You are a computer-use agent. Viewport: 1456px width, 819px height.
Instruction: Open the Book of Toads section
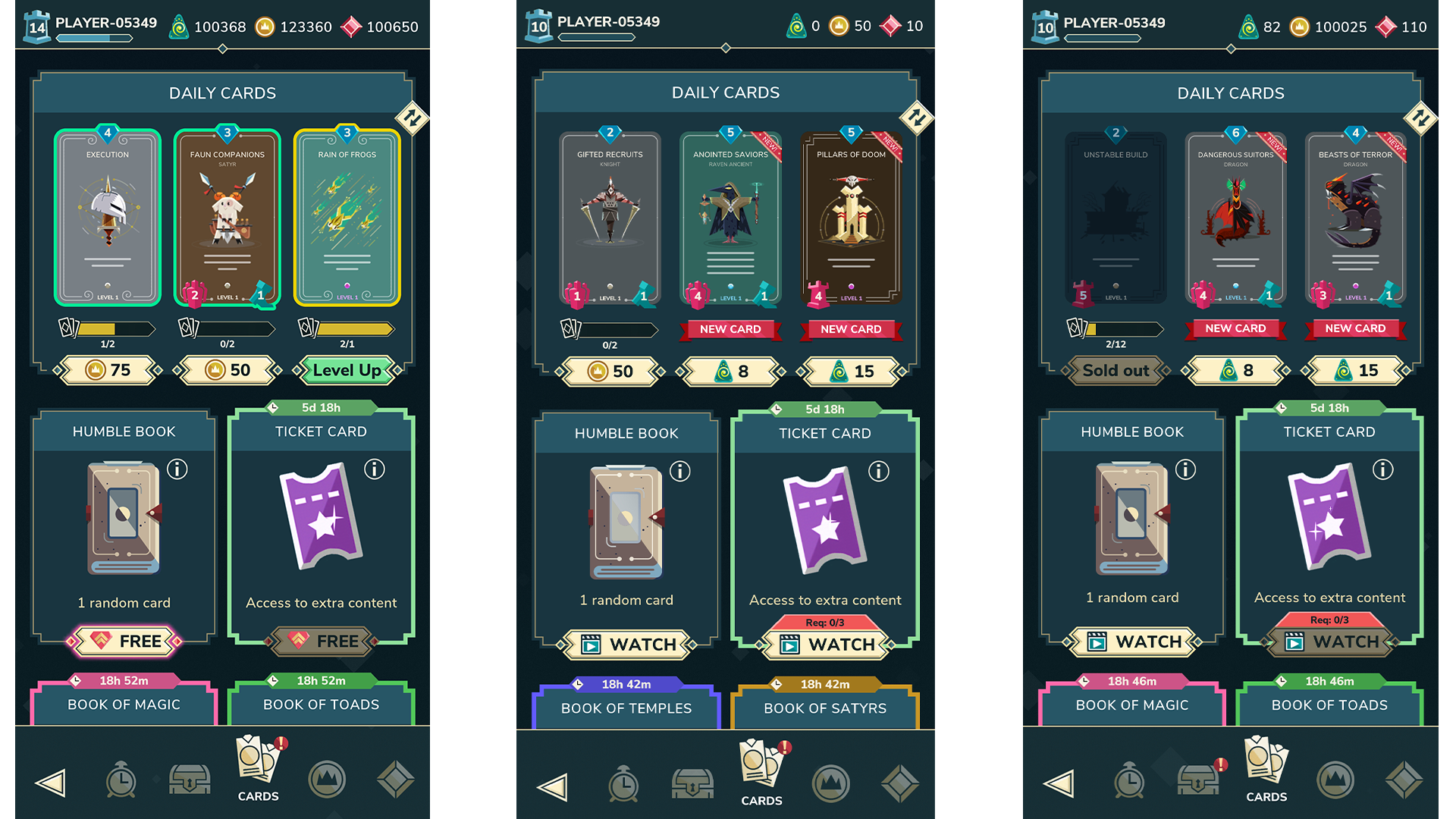(321, 704)
